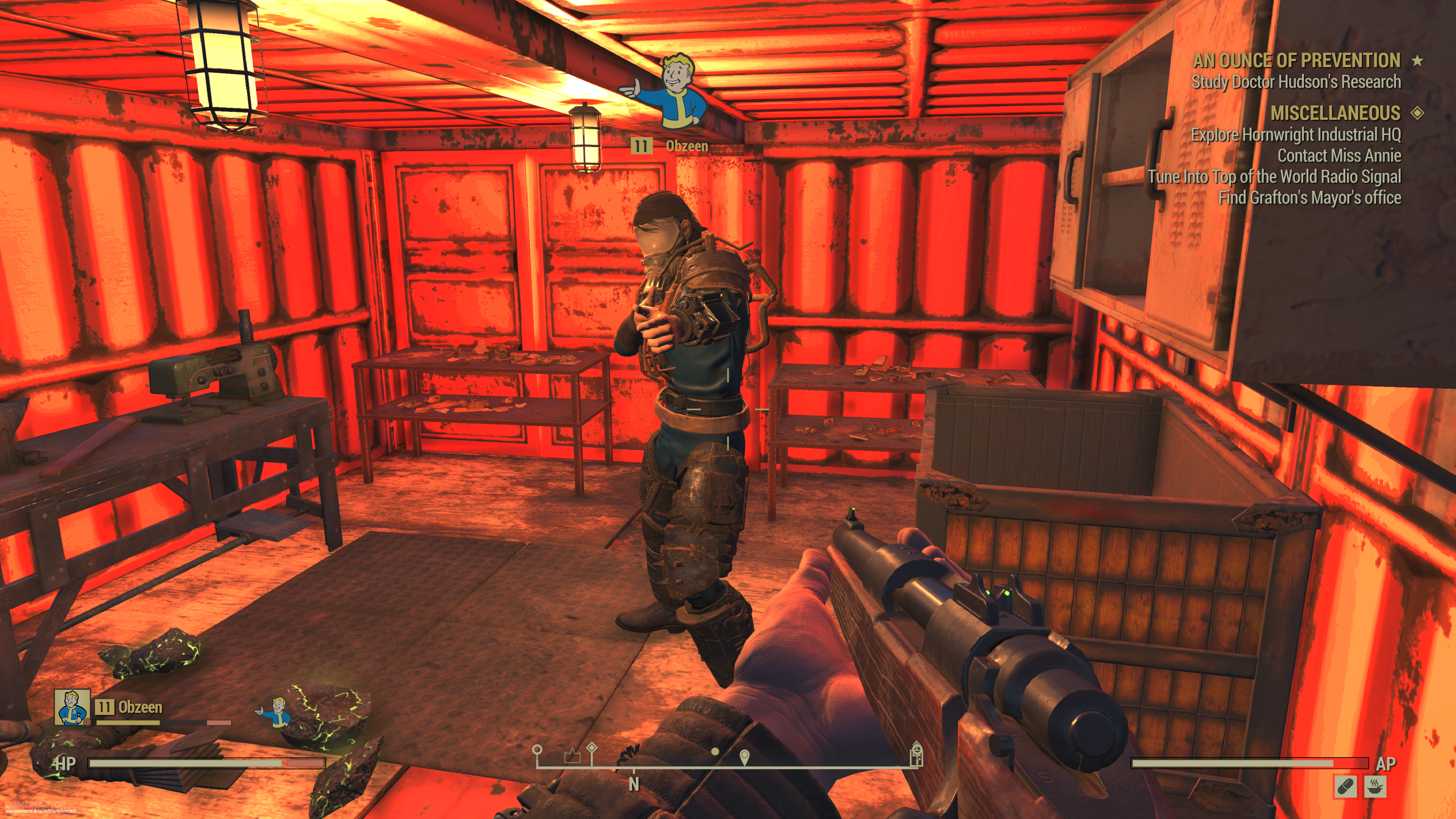Open the Miscellaneous quest category header

1335,113
